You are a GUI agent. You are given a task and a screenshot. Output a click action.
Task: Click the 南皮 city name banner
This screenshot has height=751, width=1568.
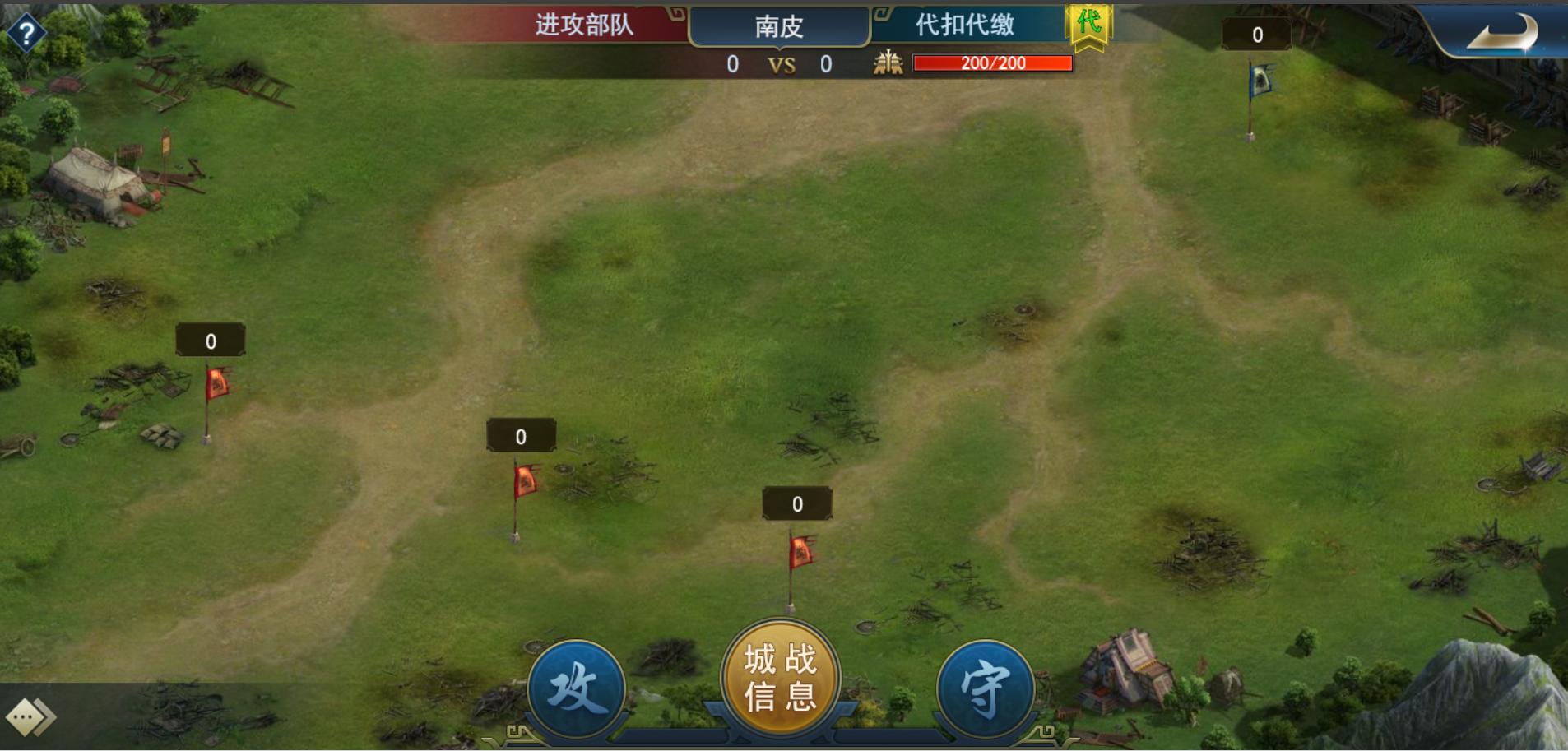(x=780, y=25)
